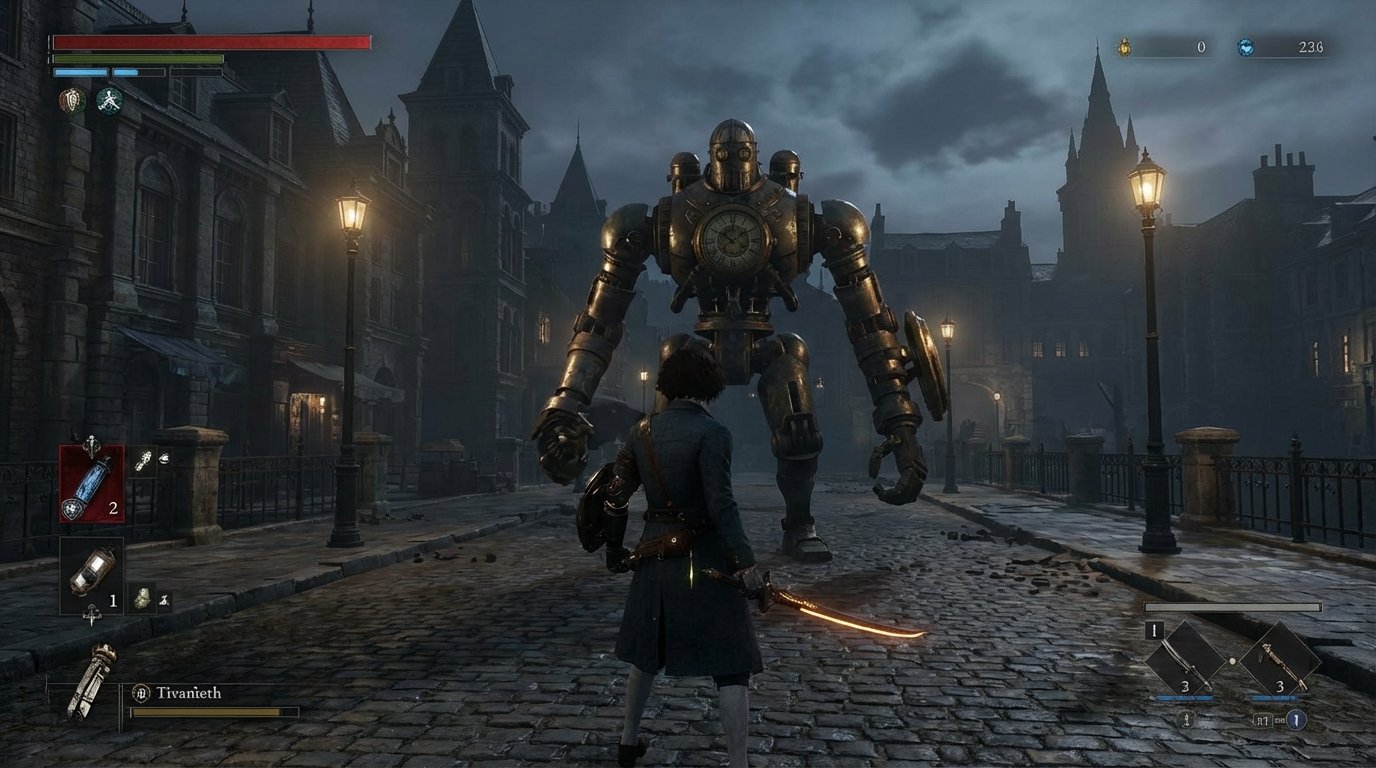The image size is (1376, 768).
Task: Toggle the empty third charge segment
Action: pyautogui.click(x=196, y=72)
